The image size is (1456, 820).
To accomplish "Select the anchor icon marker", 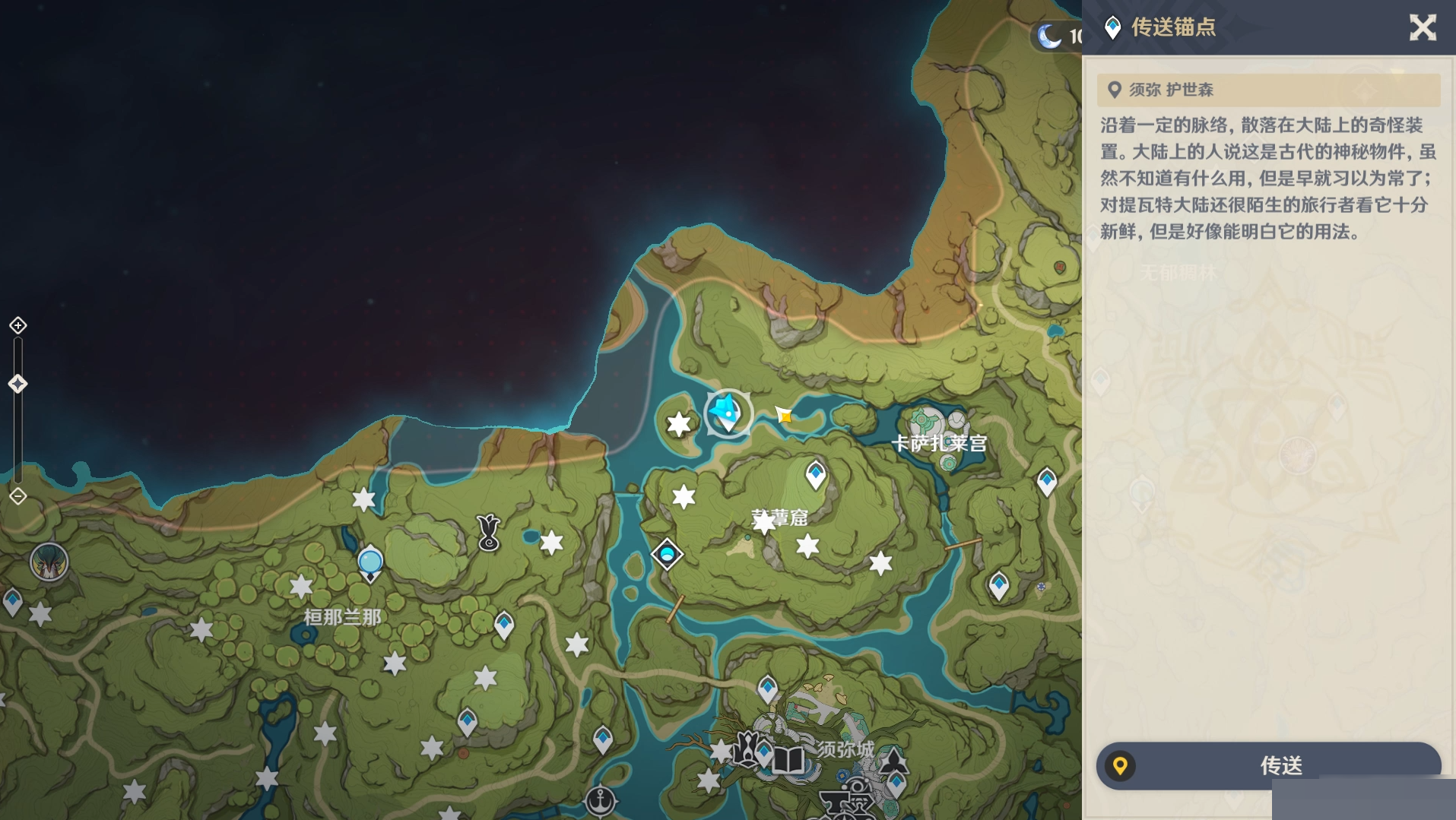I will (x=601, y=800).
